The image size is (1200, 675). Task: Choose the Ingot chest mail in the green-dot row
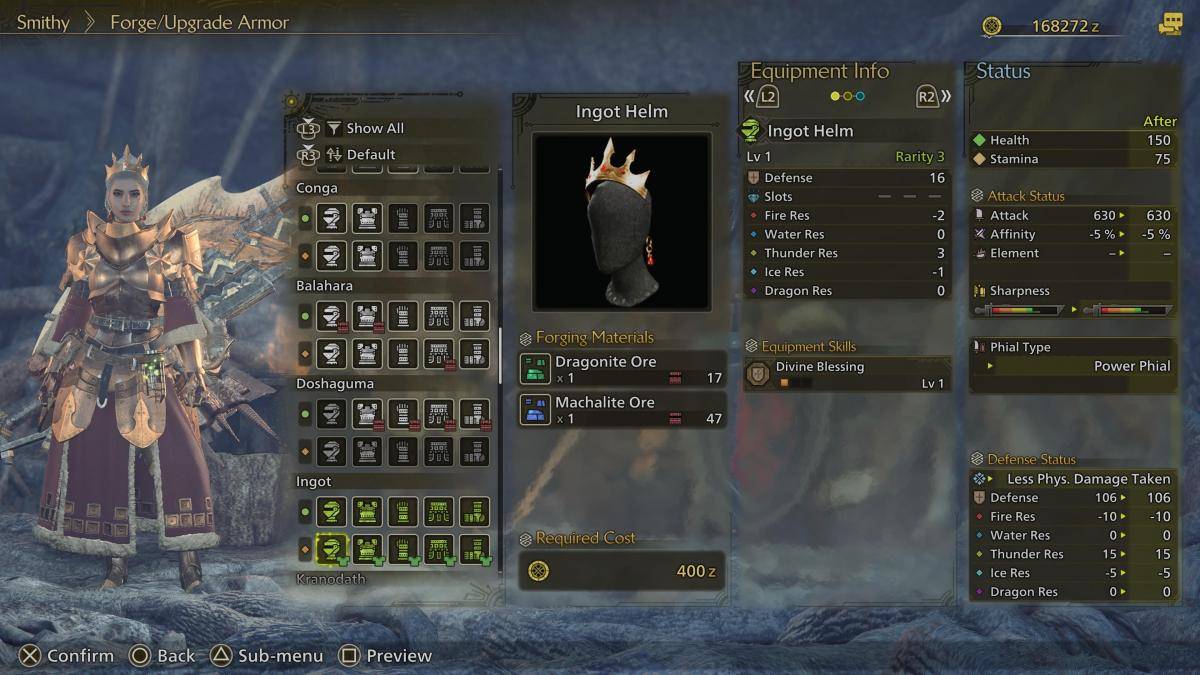pos(367,512)
